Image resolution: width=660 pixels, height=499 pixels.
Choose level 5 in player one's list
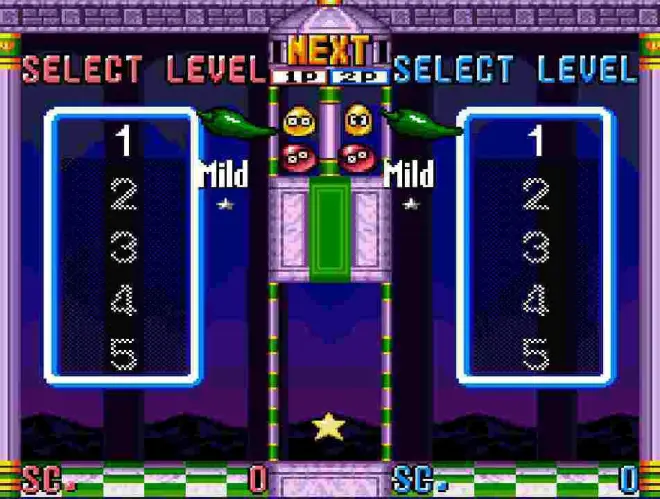click(123, 354)
